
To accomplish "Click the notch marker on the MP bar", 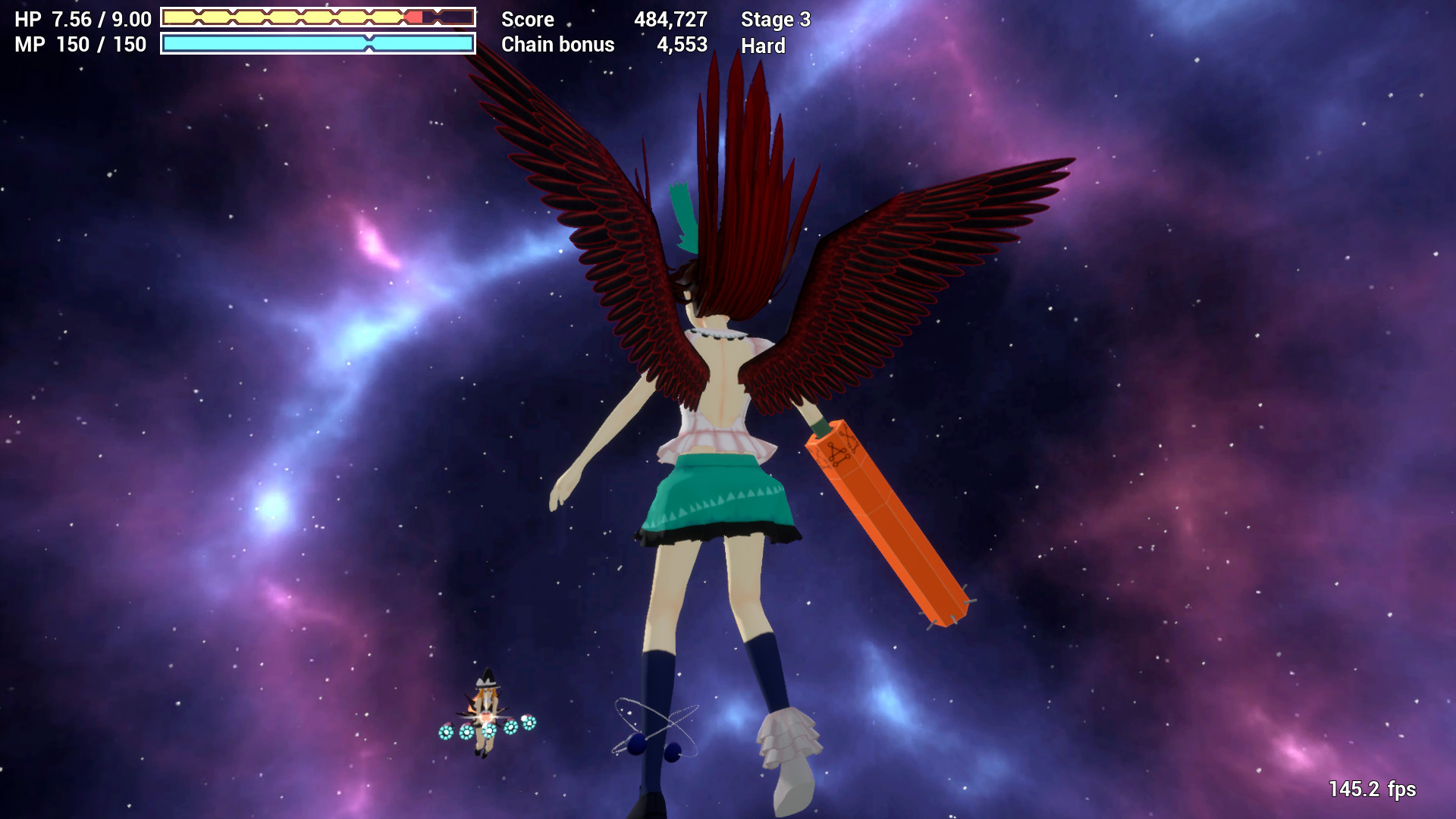I will (x=371, y=45).
